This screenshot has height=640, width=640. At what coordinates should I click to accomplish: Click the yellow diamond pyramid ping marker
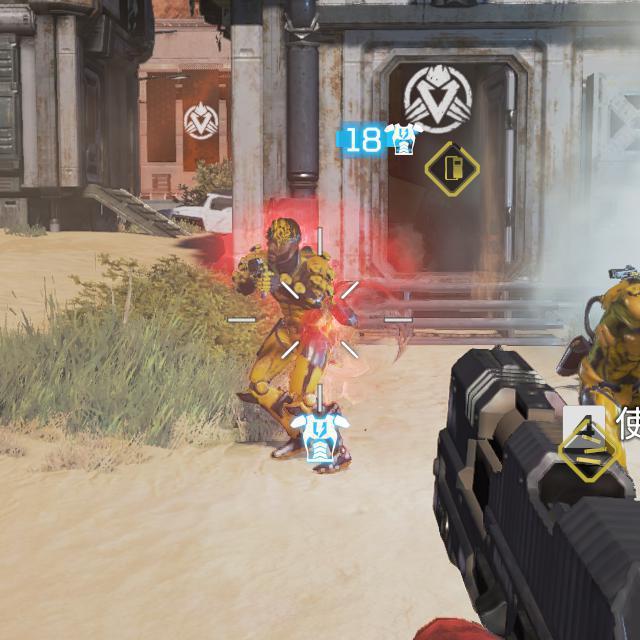(587, 451)
